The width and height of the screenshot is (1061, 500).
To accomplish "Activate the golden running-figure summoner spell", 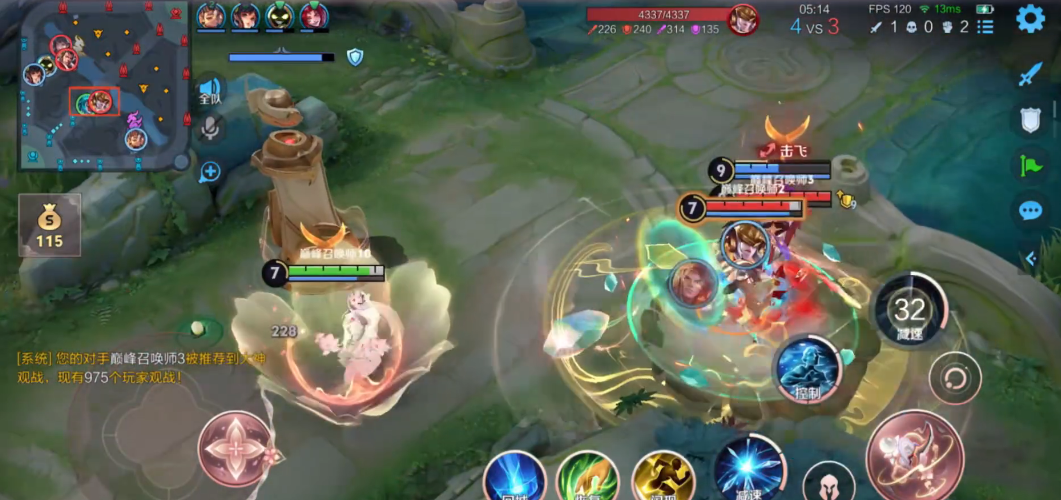I will tap(663, 477).
